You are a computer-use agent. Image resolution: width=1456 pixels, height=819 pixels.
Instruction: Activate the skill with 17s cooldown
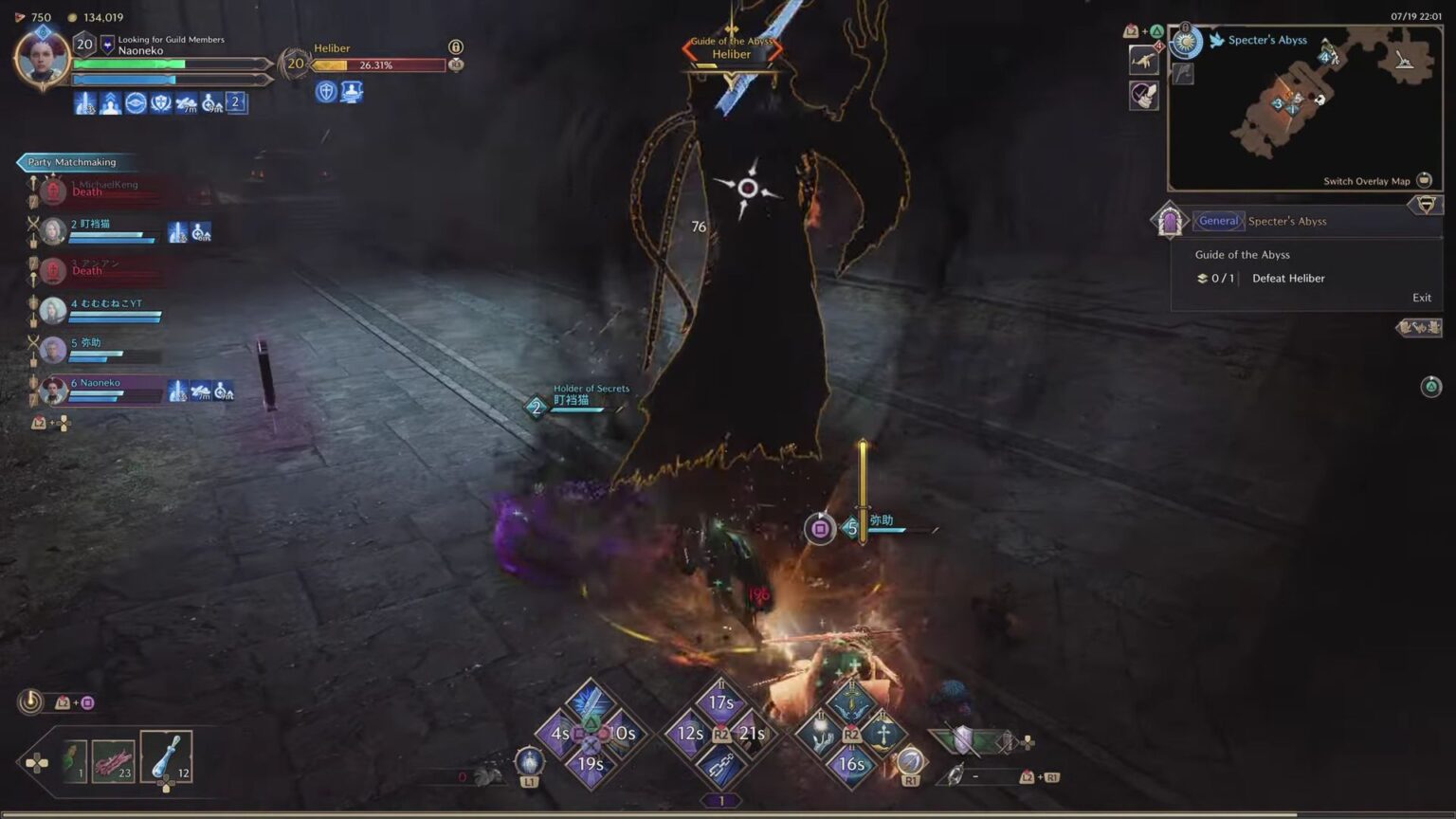pos(720,701)
